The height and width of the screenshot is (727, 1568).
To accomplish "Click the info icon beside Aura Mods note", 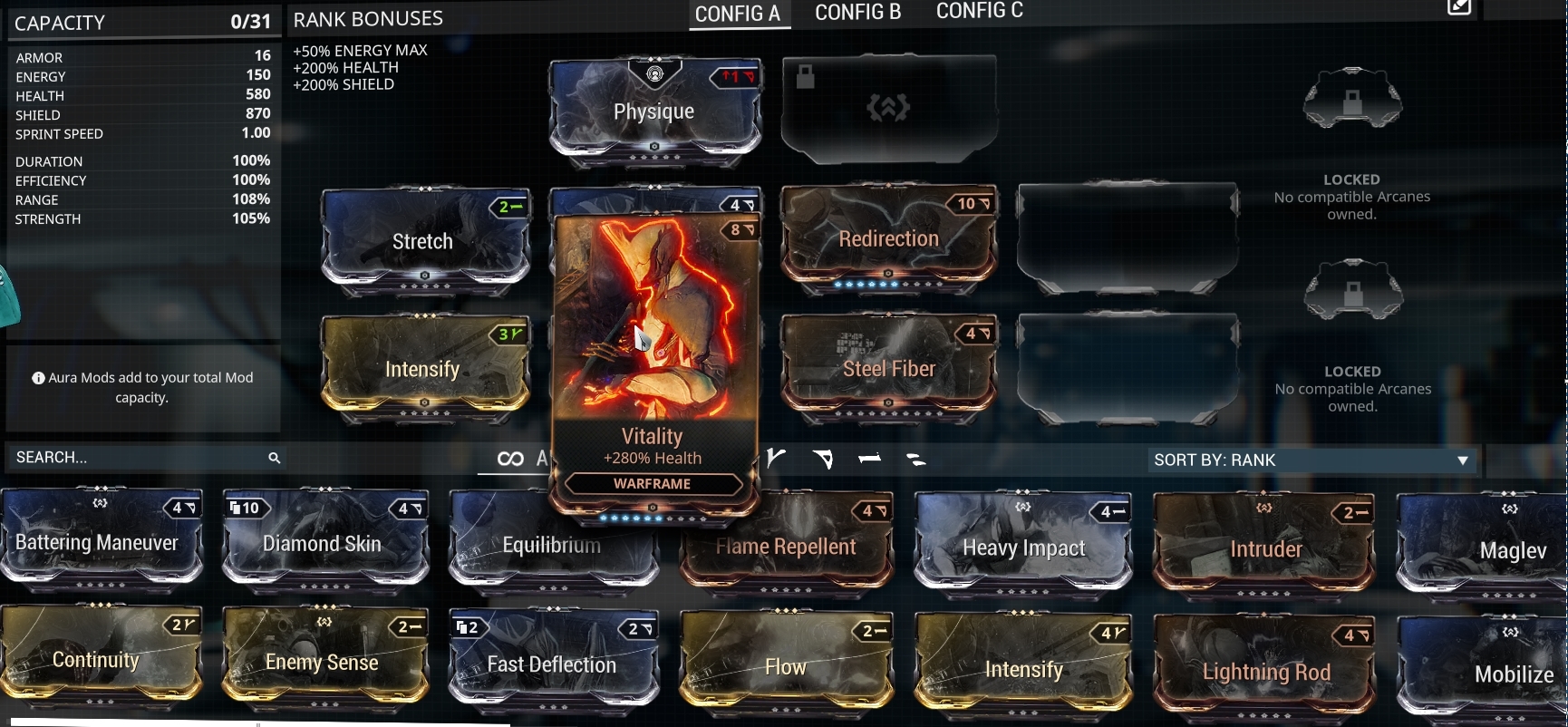I will coord(39,377).
